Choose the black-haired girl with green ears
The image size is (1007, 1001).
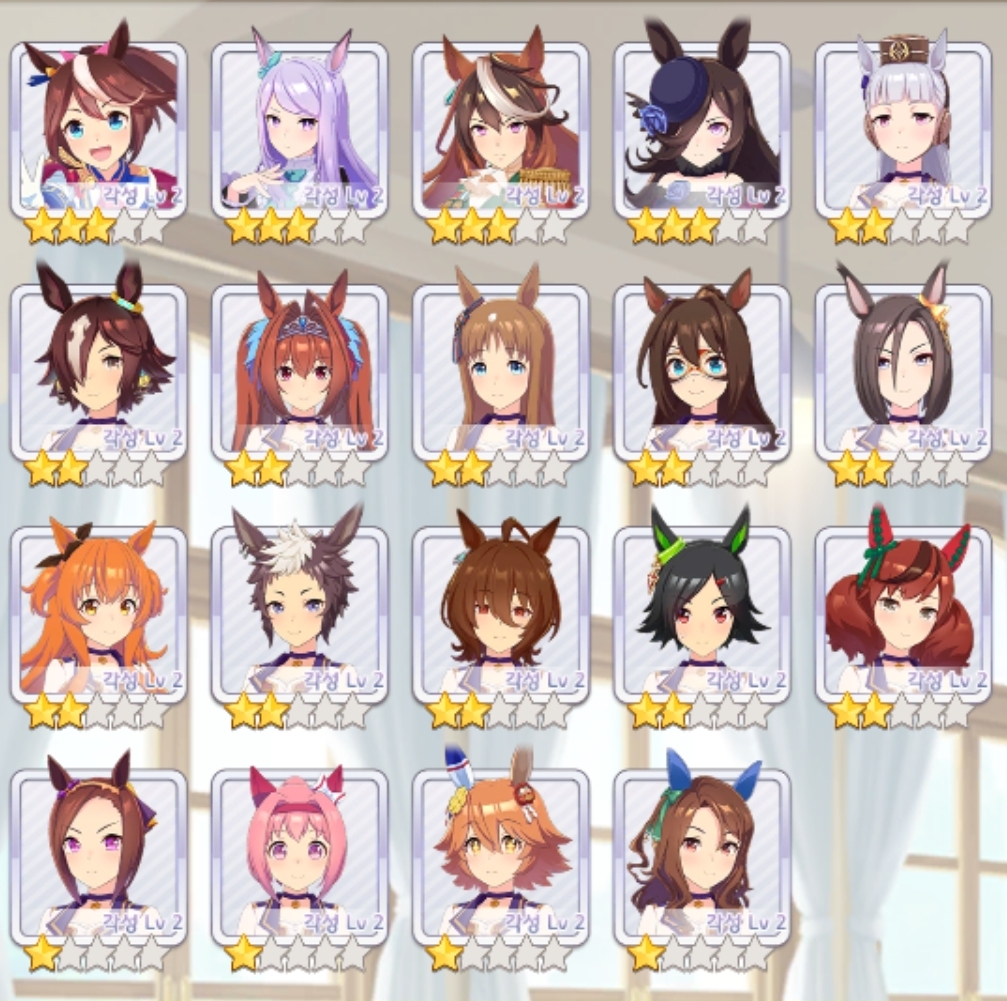[702, 614]
